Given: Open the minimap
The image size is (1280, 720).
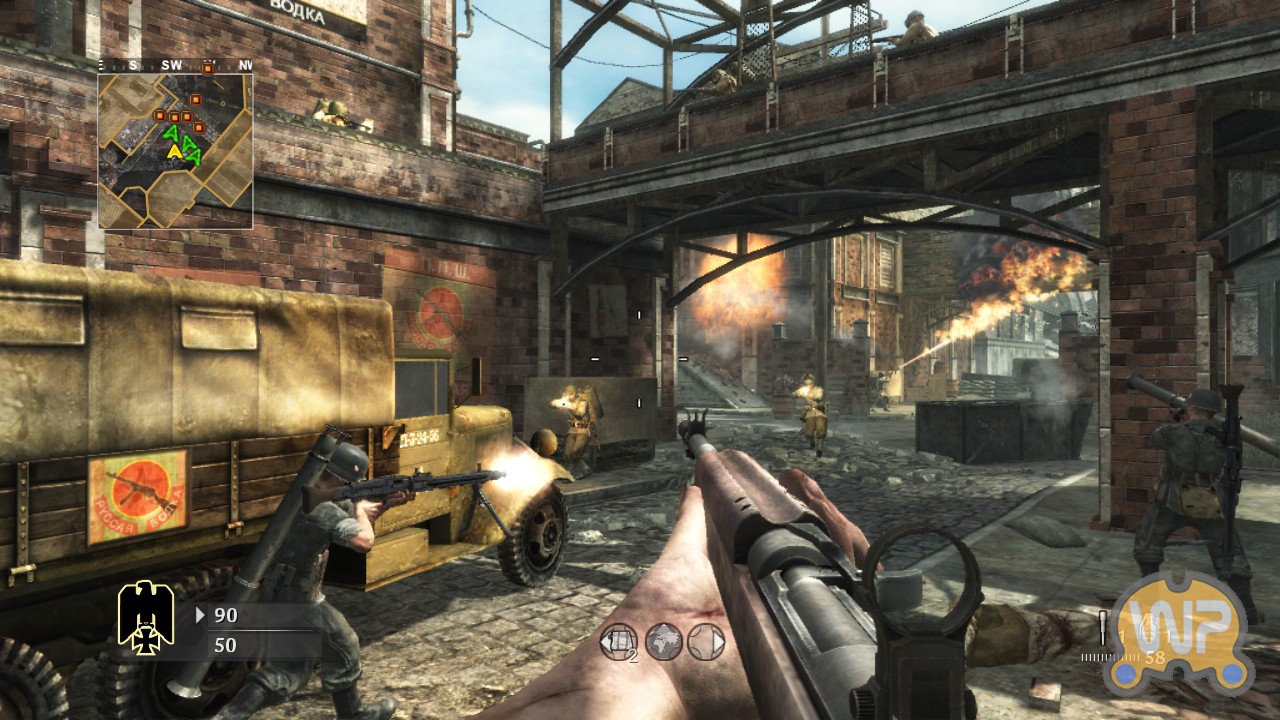Looking at the screenshot, I should click(x=175, y=150).
